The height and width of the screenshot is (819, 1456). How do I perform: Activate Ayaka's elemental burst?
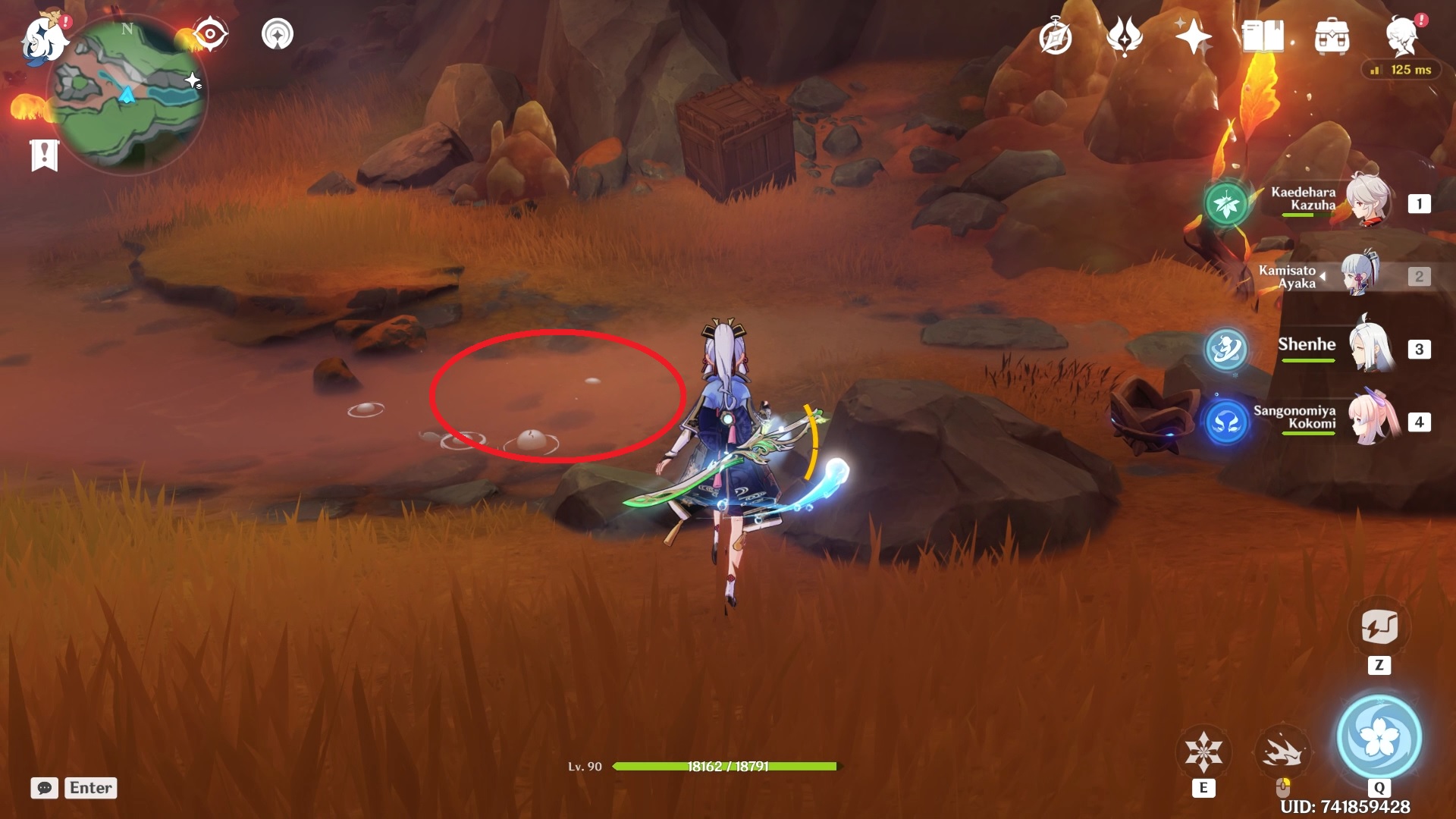(x=1379, y=737)
